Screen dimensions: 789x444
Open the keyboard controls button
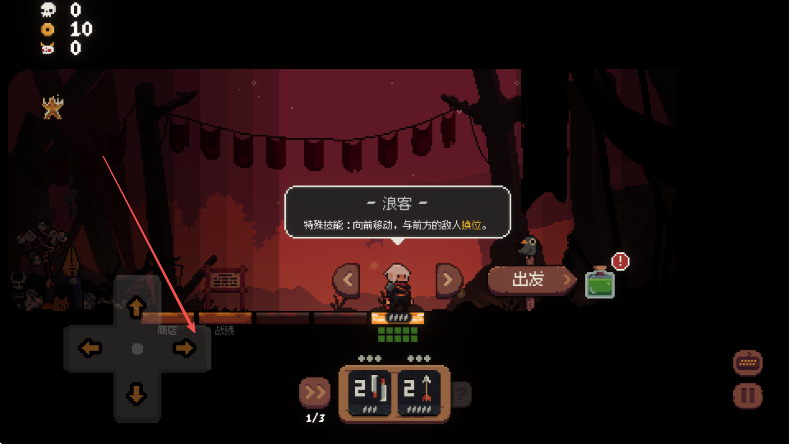(x=747, y=361)
